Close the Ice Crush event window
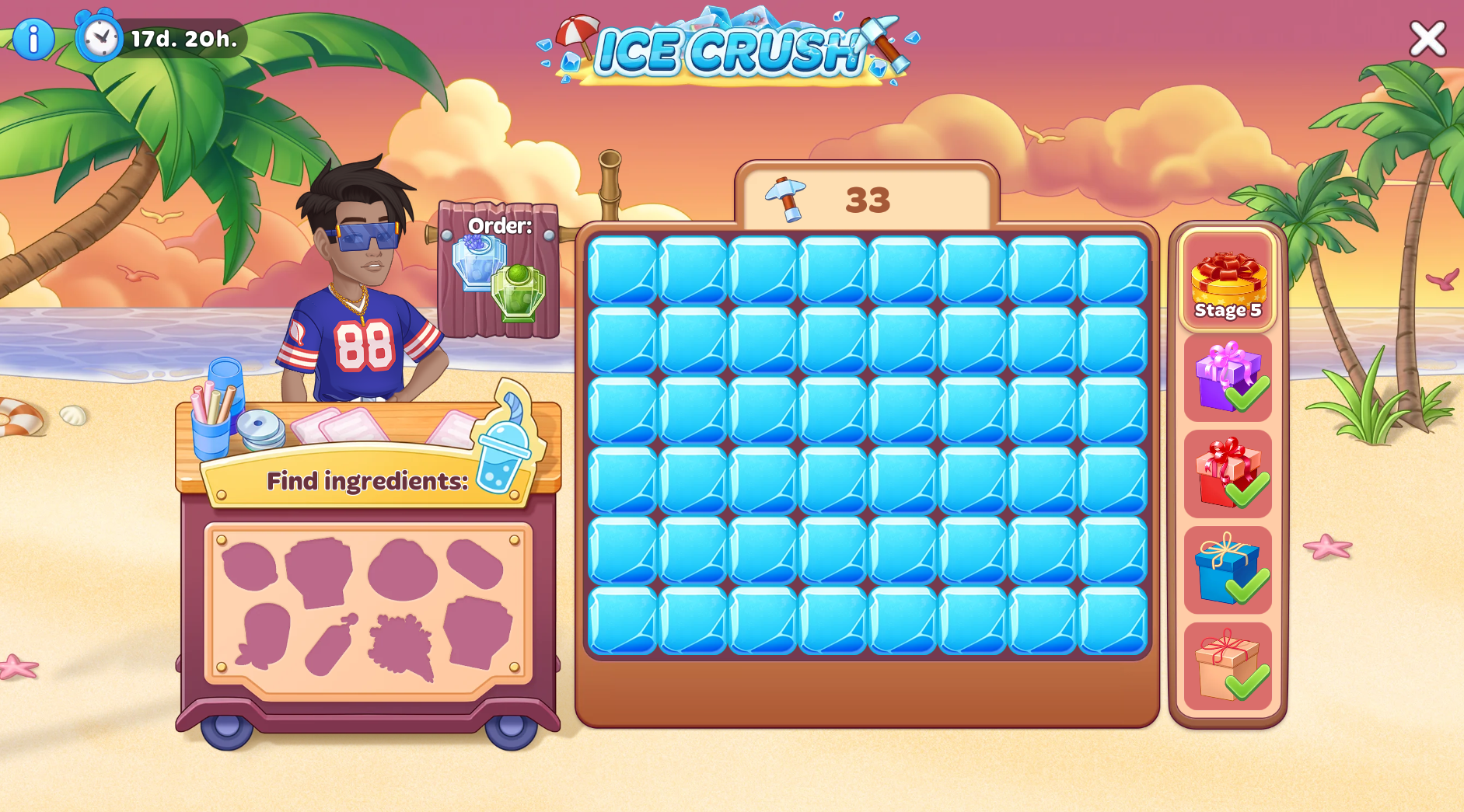This screenshot has width=1464, height=812. coord(1427,38)
